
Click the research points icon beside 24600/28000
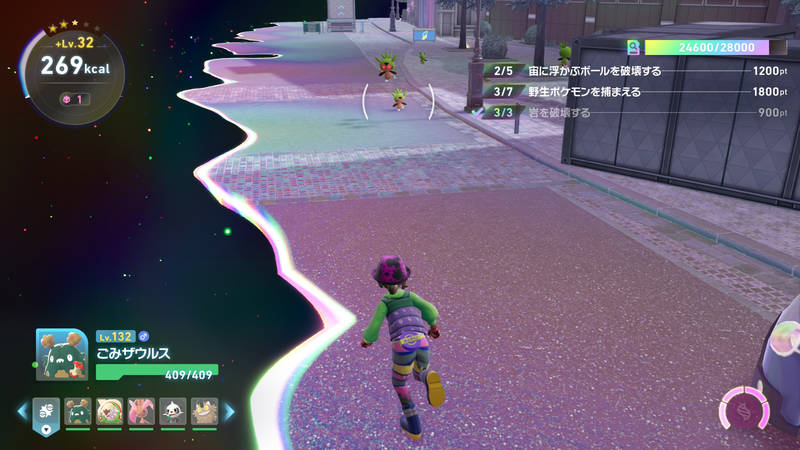(x=632, y=47)
